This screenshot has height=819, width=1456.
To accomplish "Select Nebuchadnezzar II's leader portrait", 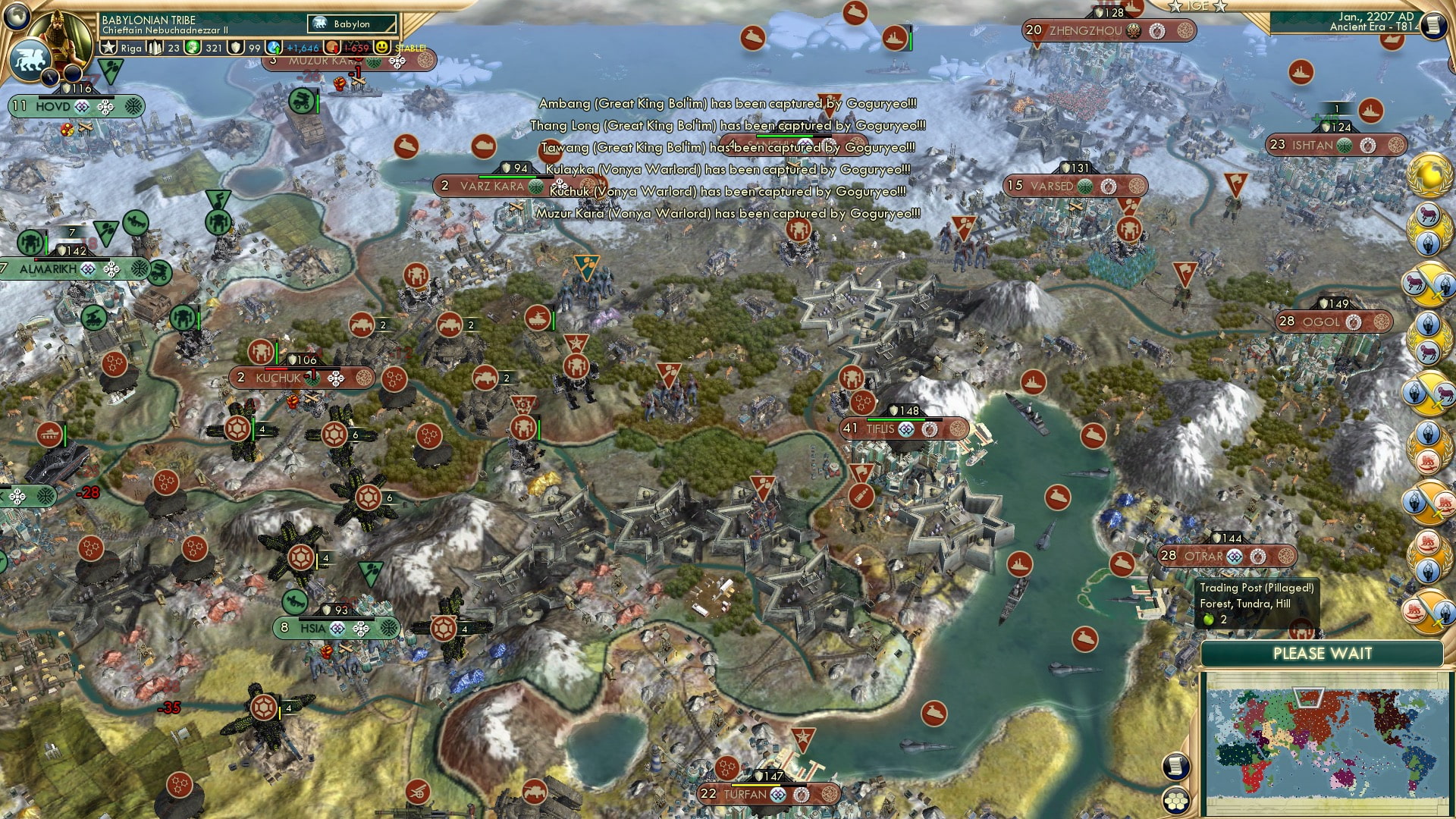I will (59, 34).
